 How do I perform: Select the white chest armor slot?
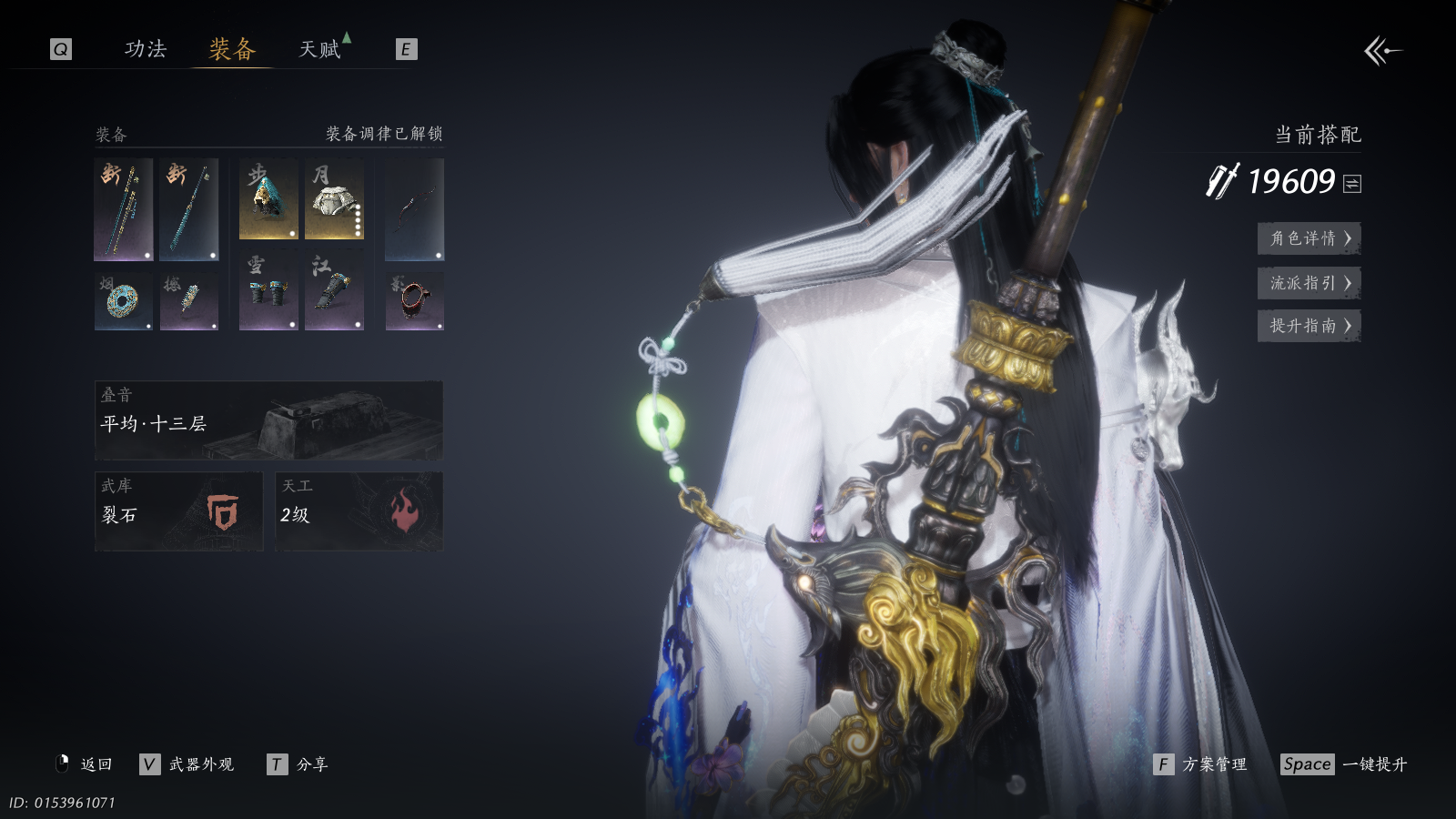[334, 199]
